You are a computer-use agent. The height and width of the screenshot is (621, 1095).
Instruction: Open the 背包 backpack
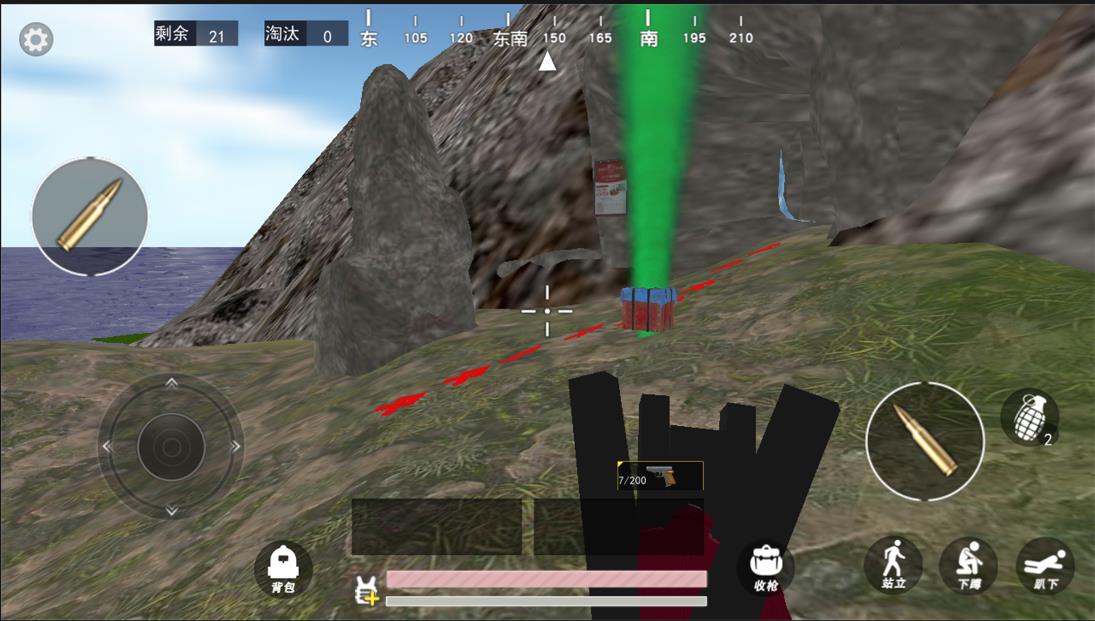[283, 569]
